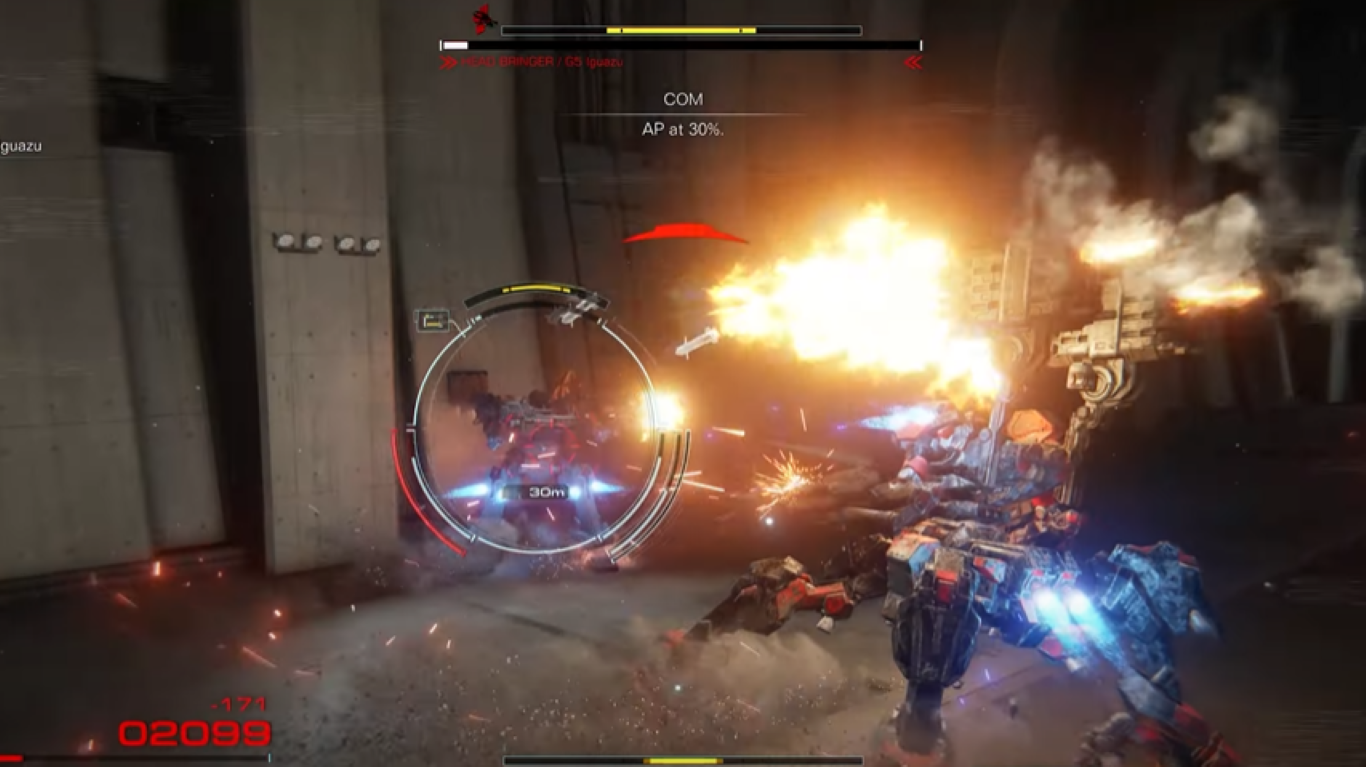Switch focus to the COM tab header
The height and width of the screenshot is (767, 1366).
(683, 98)
